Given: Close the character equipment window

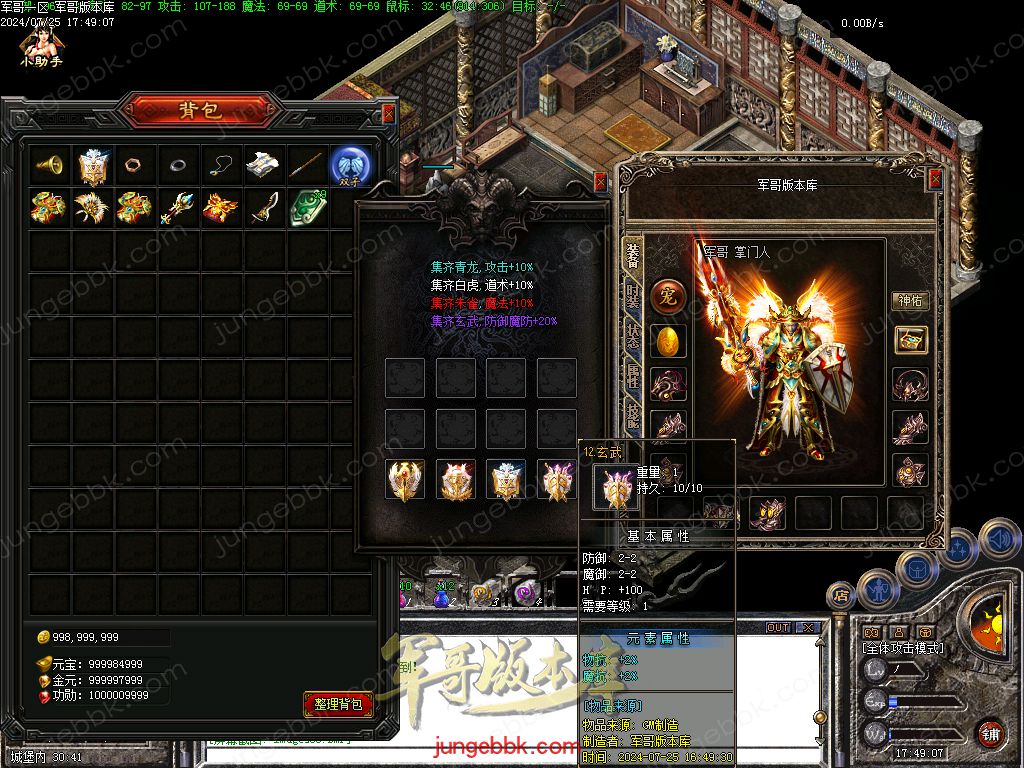Looking at the screenshot, I should tap(935, 179).
